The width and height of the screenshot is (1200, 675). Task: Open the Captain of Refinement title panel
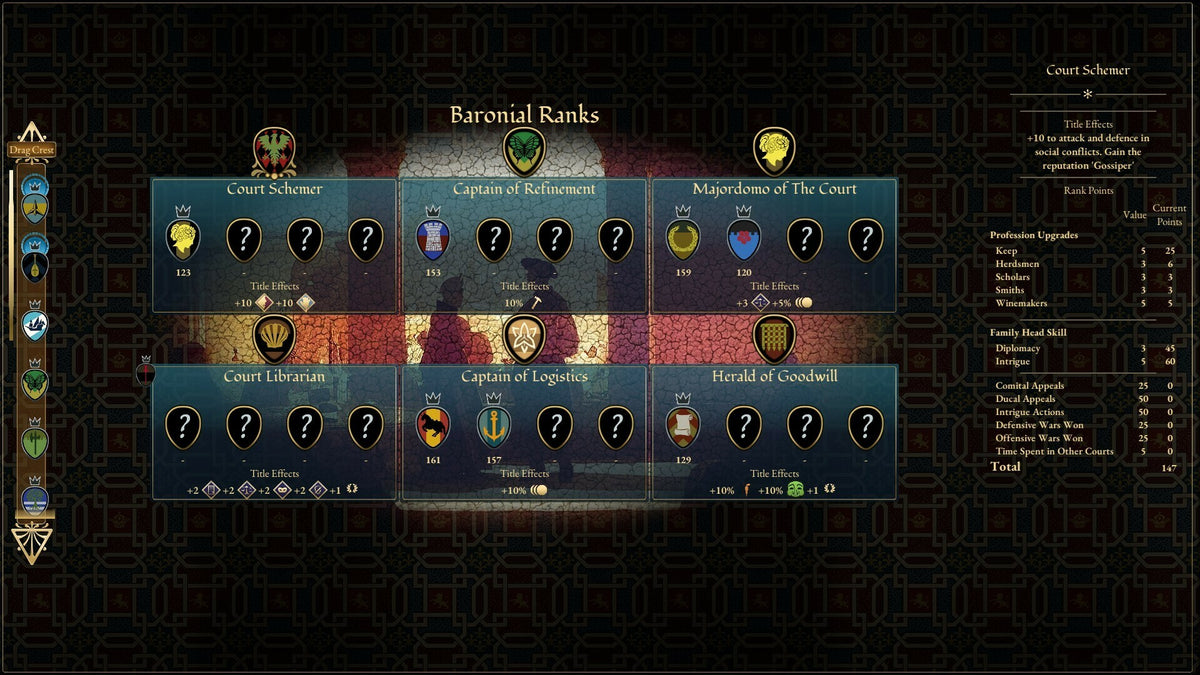pos(523,190)
